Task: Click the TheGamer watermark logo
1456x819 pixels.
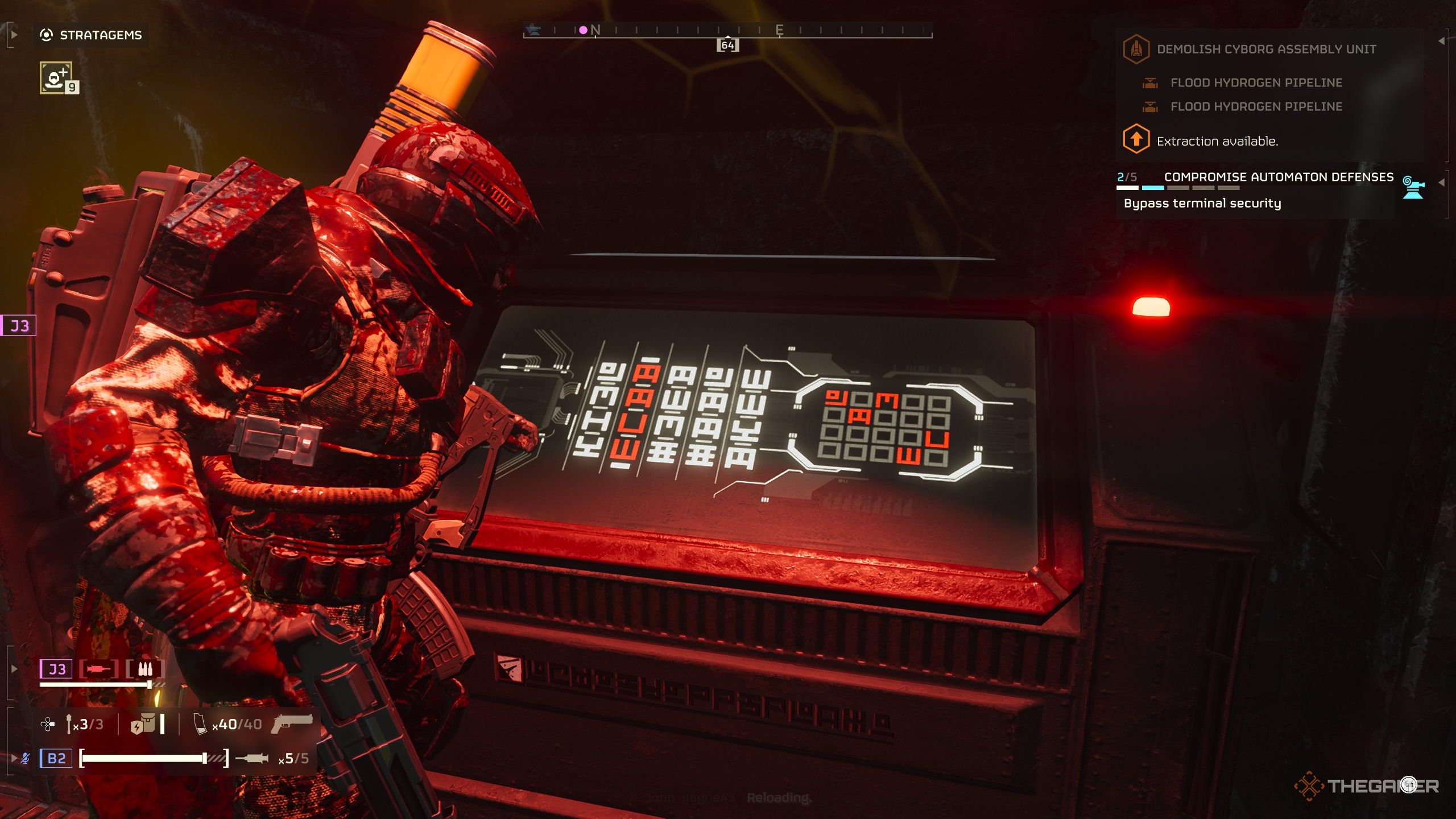Action: coord(1366,786)
